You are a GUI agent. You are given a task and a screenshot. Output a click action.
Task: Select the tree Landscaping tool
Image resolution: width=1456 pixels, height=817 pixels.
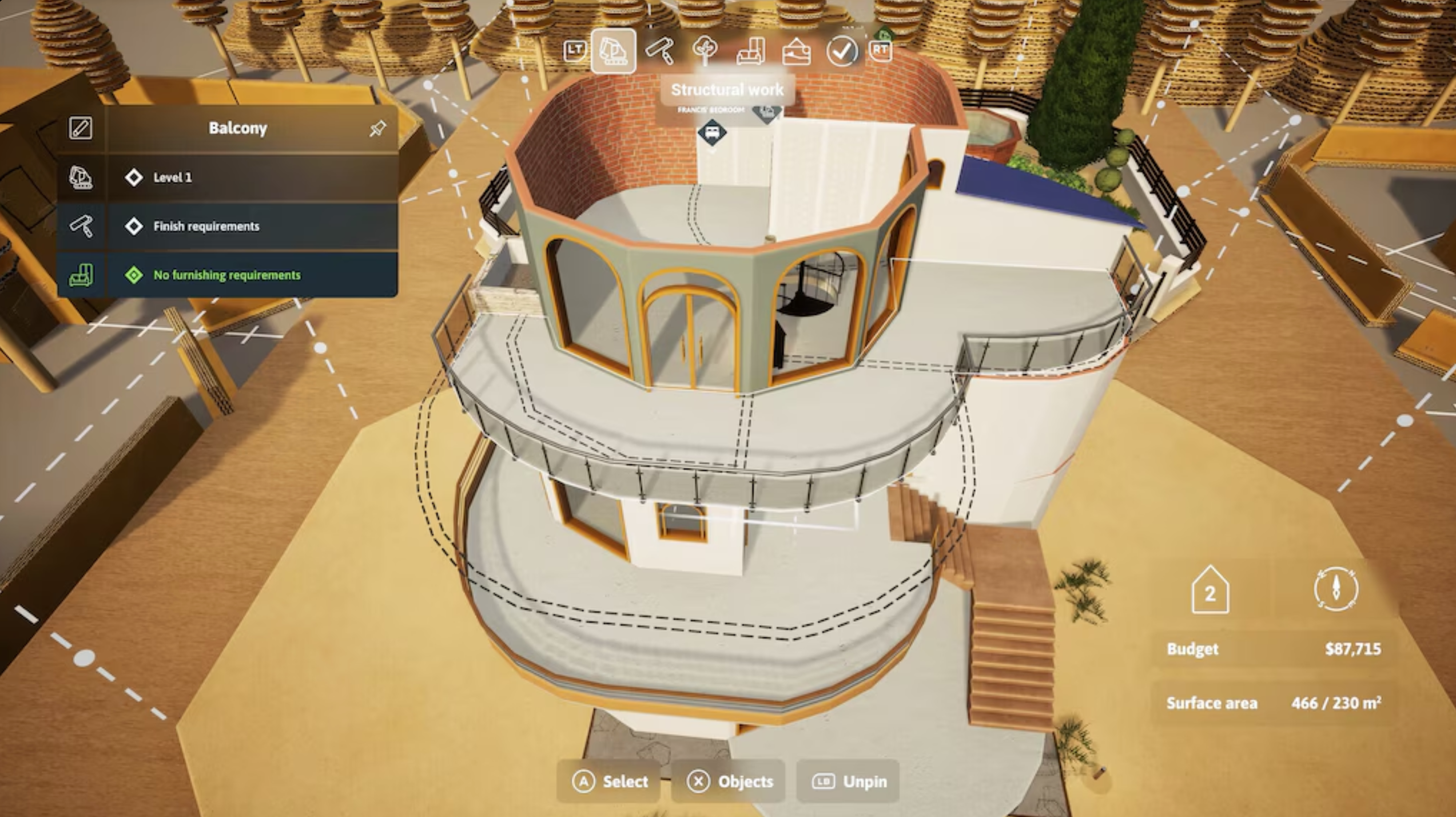click(x=705, y=51)
